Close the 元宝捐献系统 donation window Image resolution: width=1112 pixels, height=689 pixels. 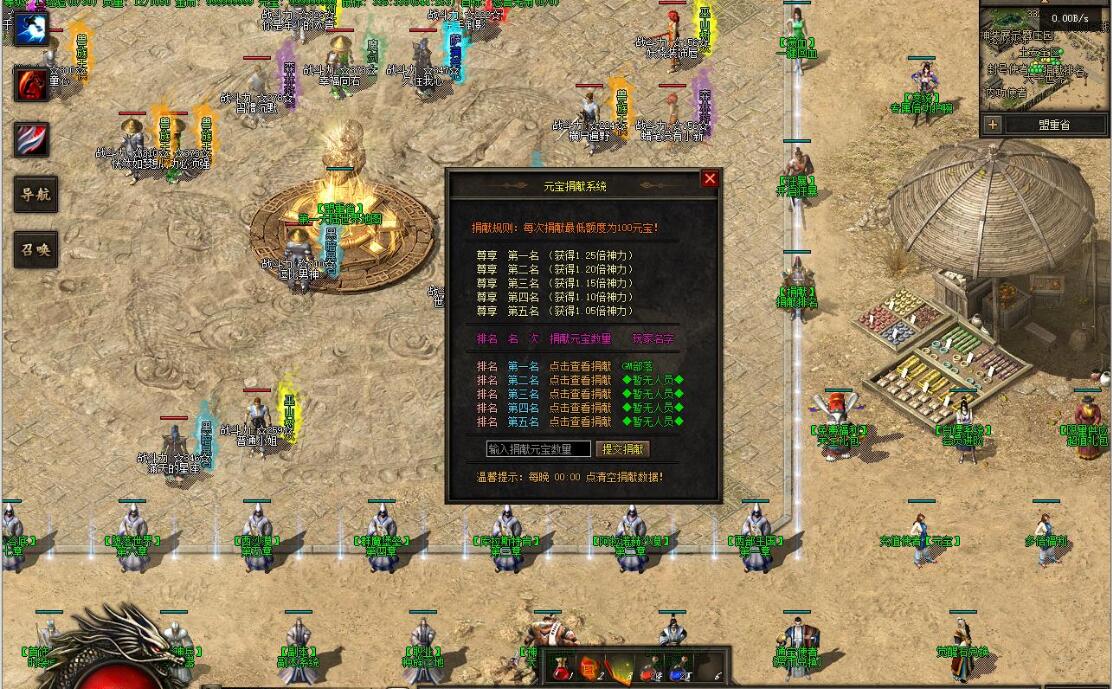click(x=710, y=179)
